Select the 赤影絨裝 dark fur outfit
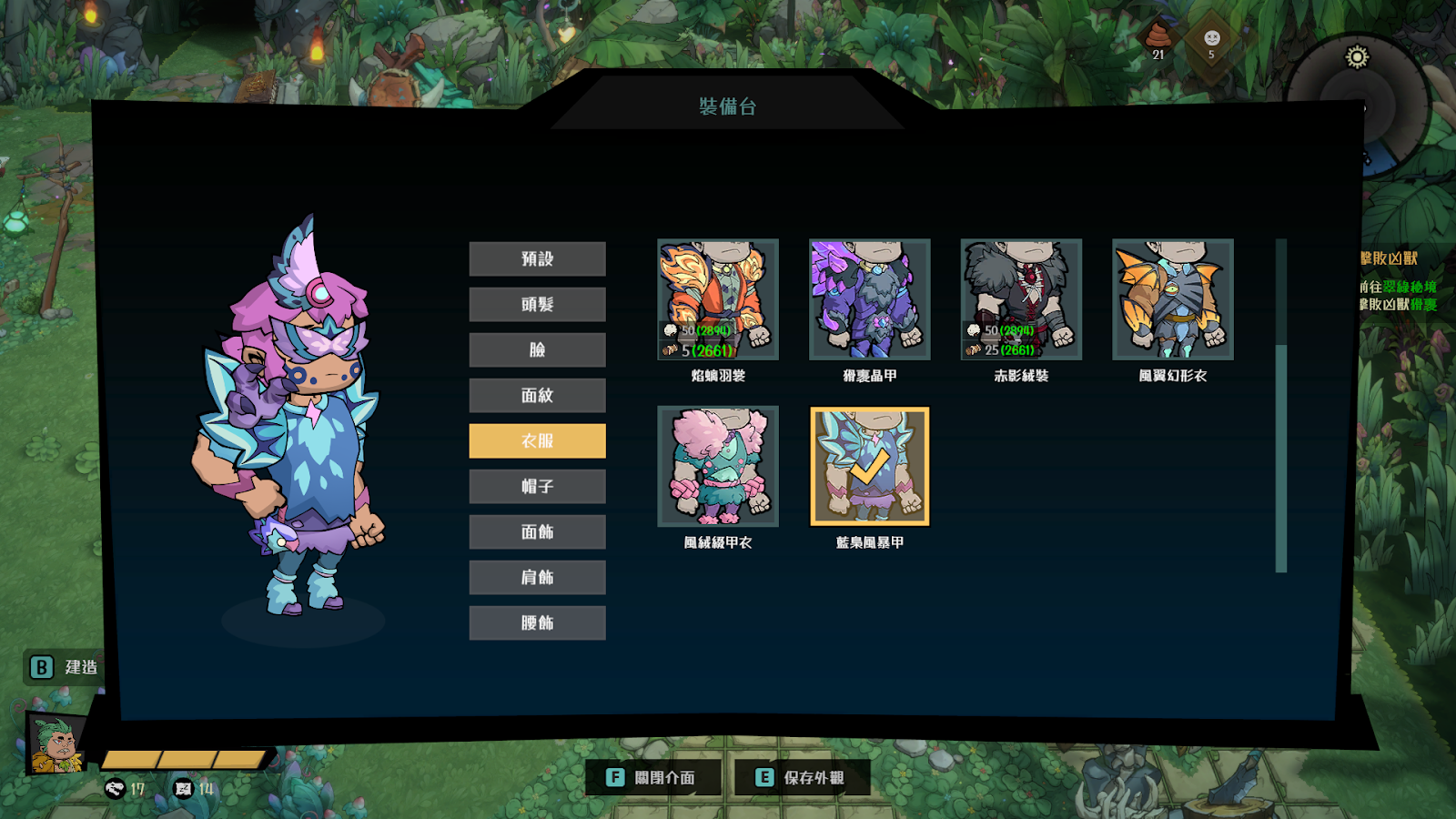The height and width of the screenshot is (819, 1456). 1021,299
